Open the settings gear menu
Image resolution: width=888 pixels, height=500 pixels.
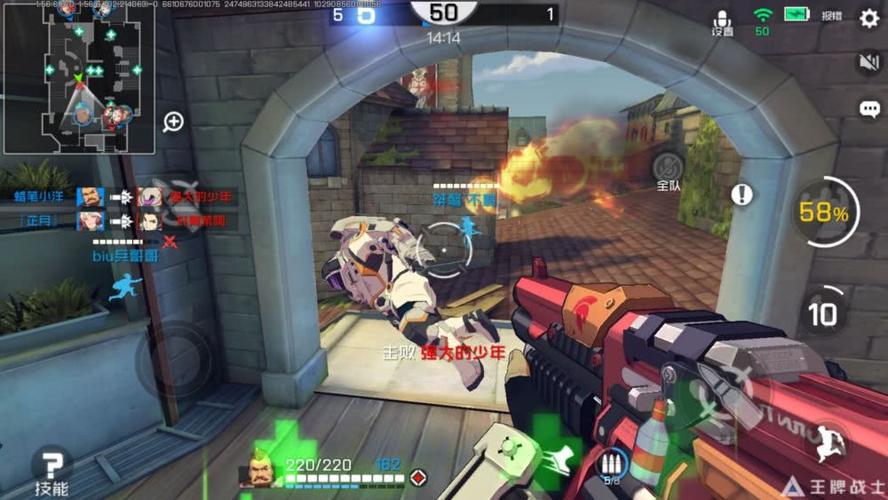(869, 18)
